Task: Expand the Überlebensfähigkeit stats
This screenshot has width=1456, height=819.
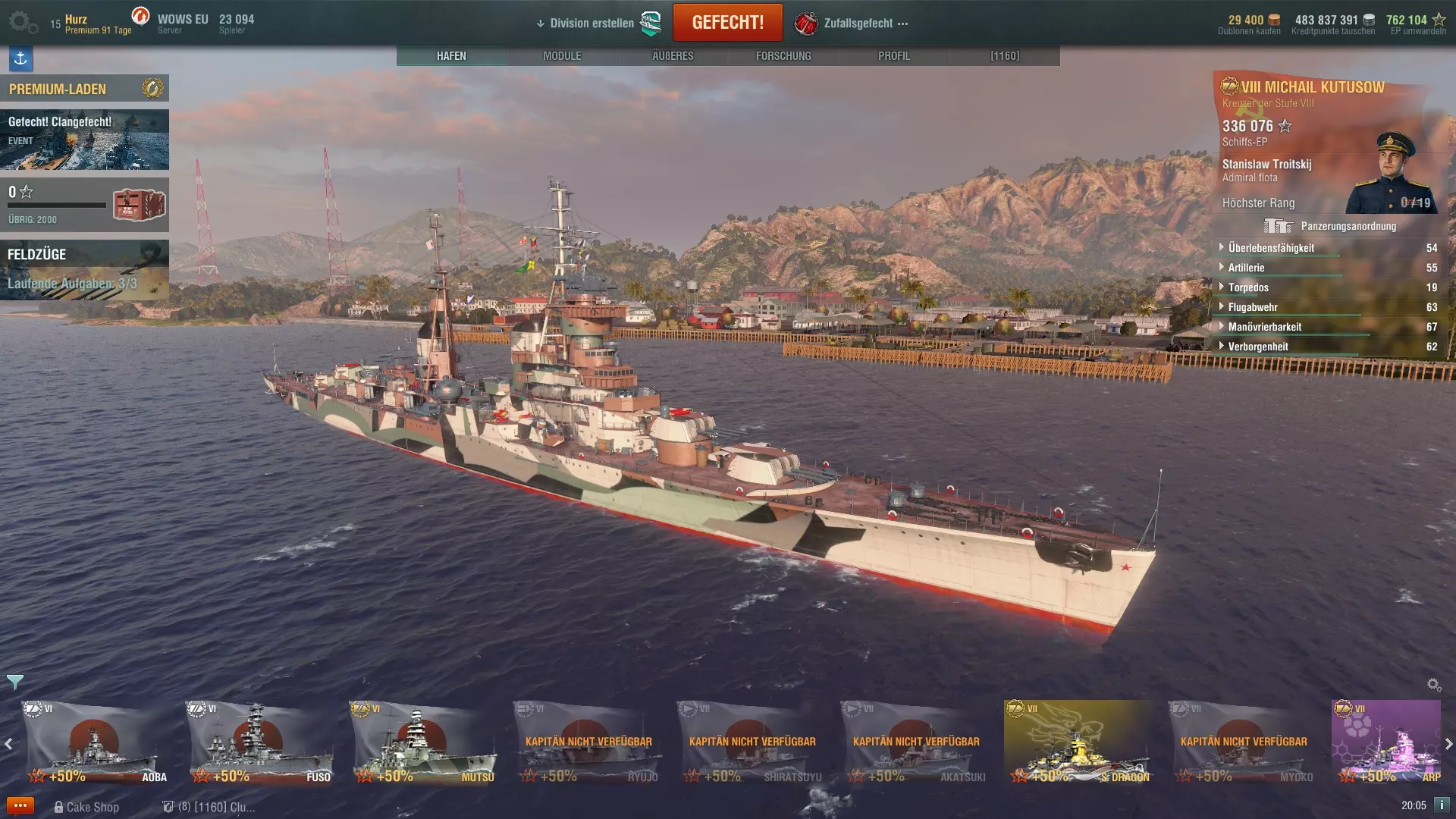Action: coord(1271,248)
